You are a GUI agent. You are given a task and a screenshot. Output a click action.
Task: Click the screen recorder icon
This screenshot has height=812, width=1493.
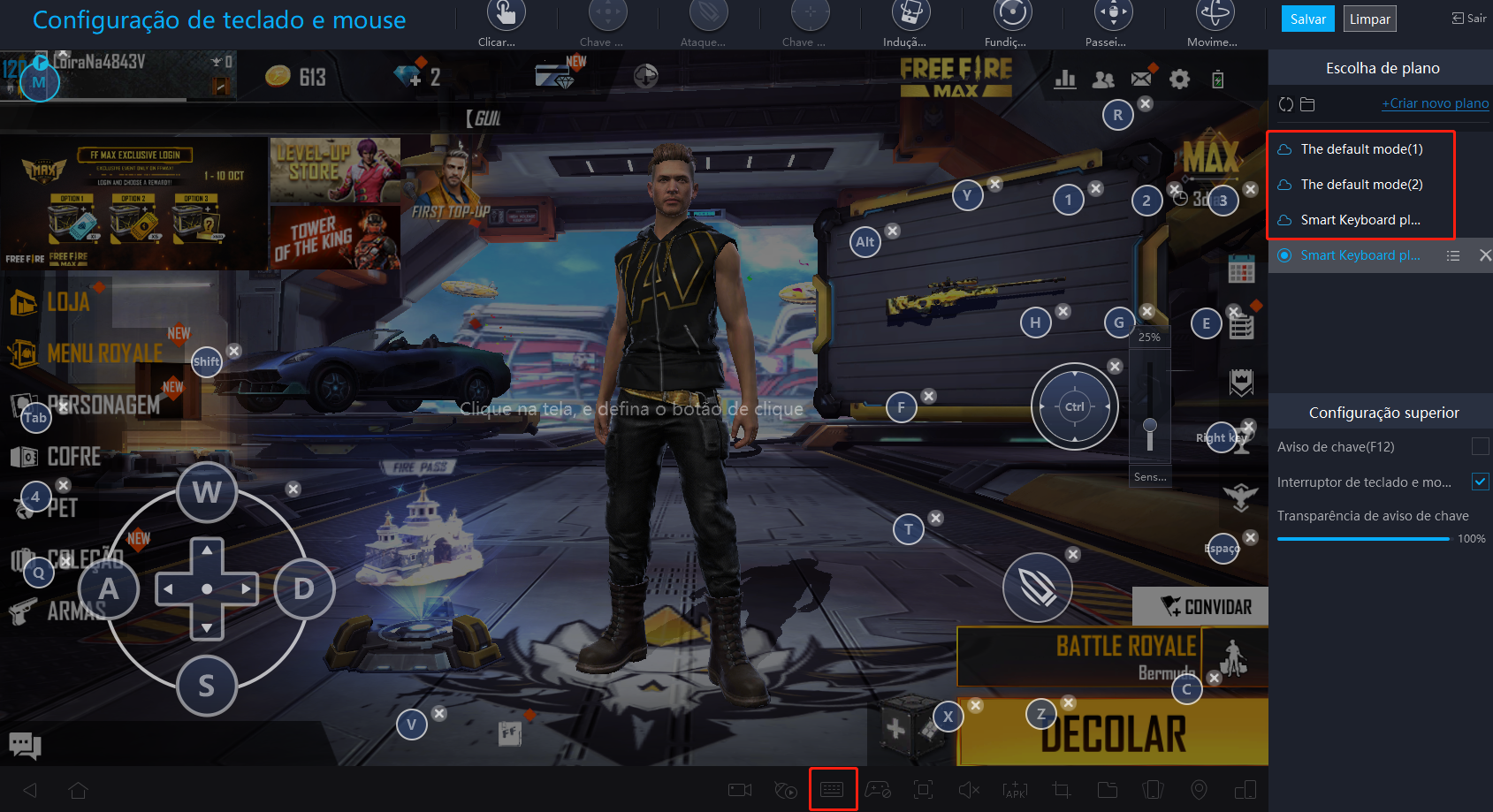739,789
